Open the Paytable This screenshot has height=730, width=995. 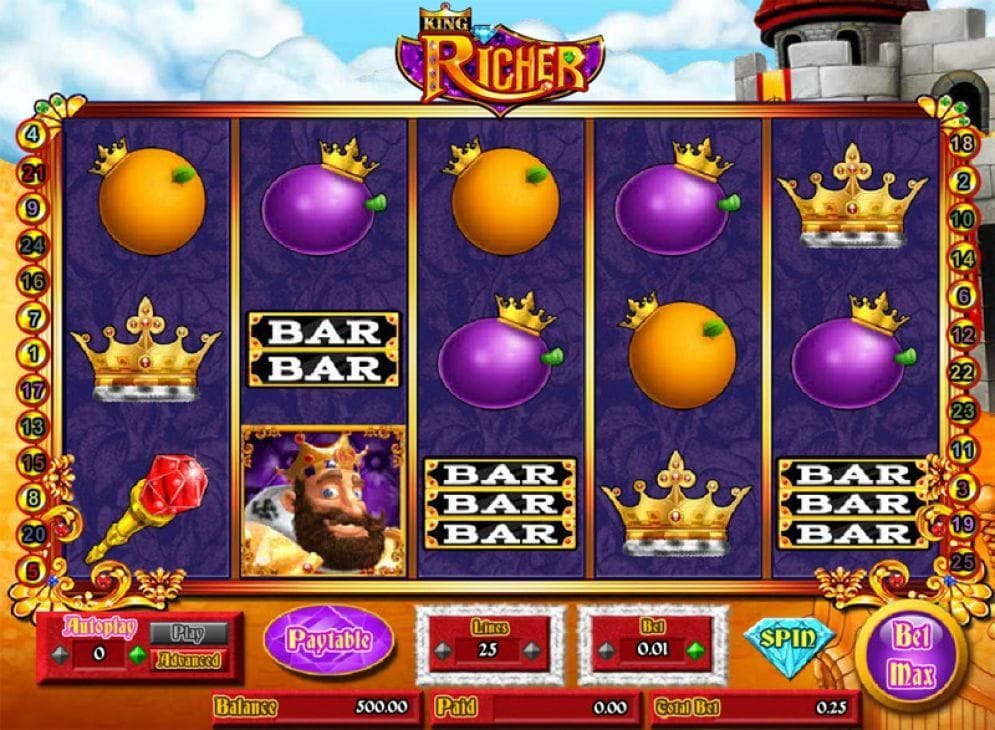point(329,640)
